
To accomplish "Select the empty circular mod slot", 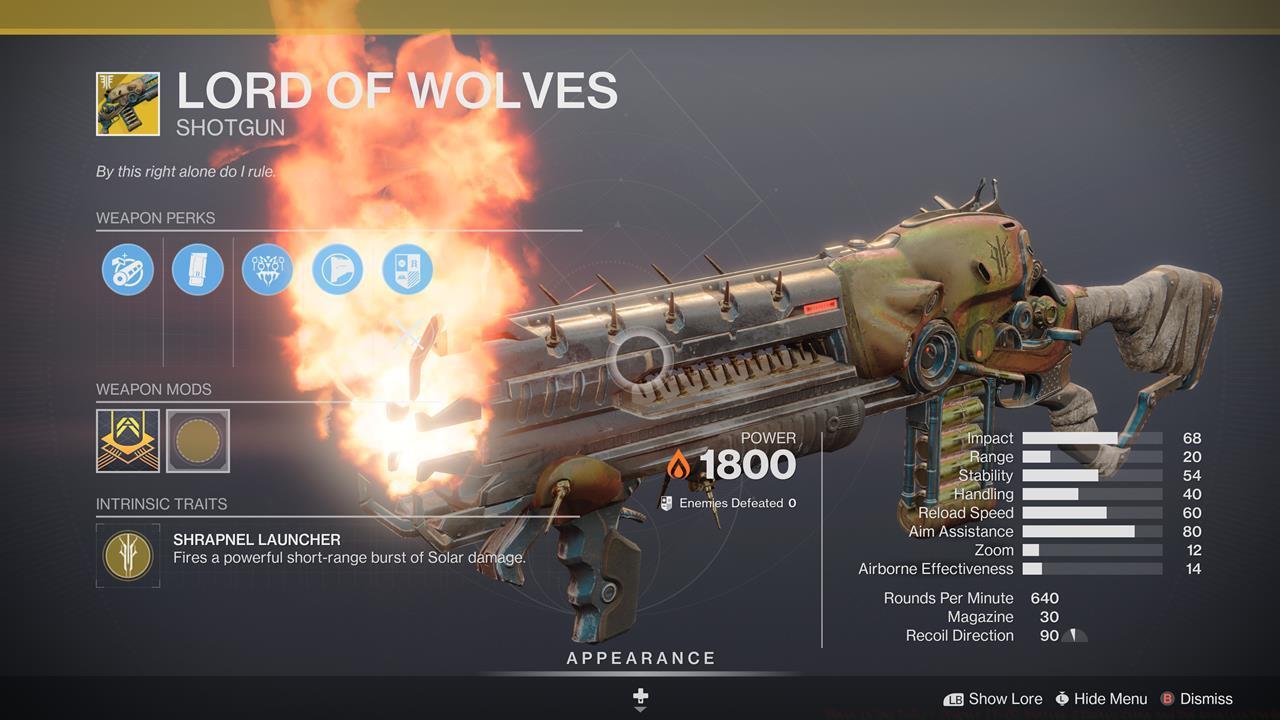I will click(197, 441).
